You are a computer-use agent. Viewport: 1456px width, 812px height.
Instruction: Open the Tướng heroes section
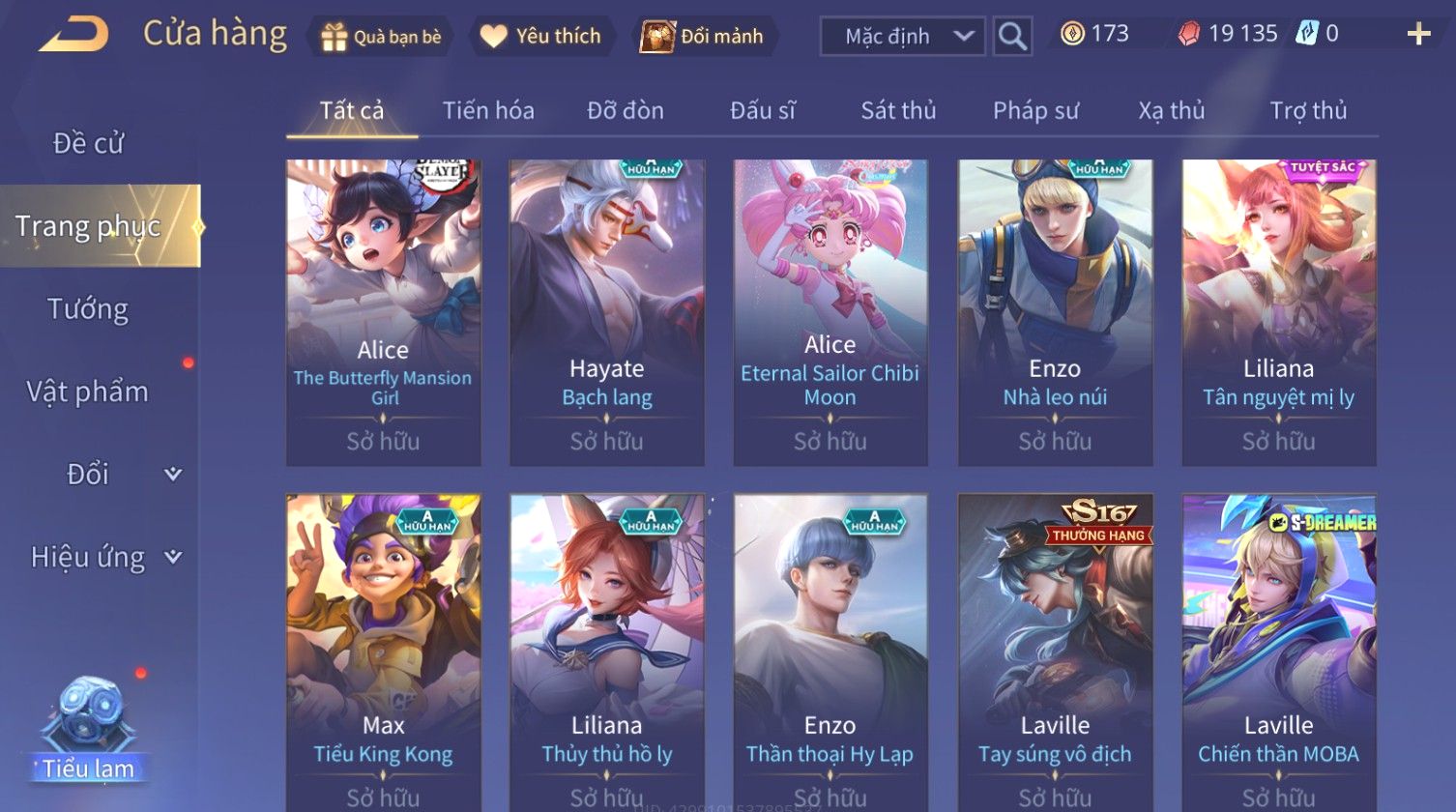click(x=88, y=309)
